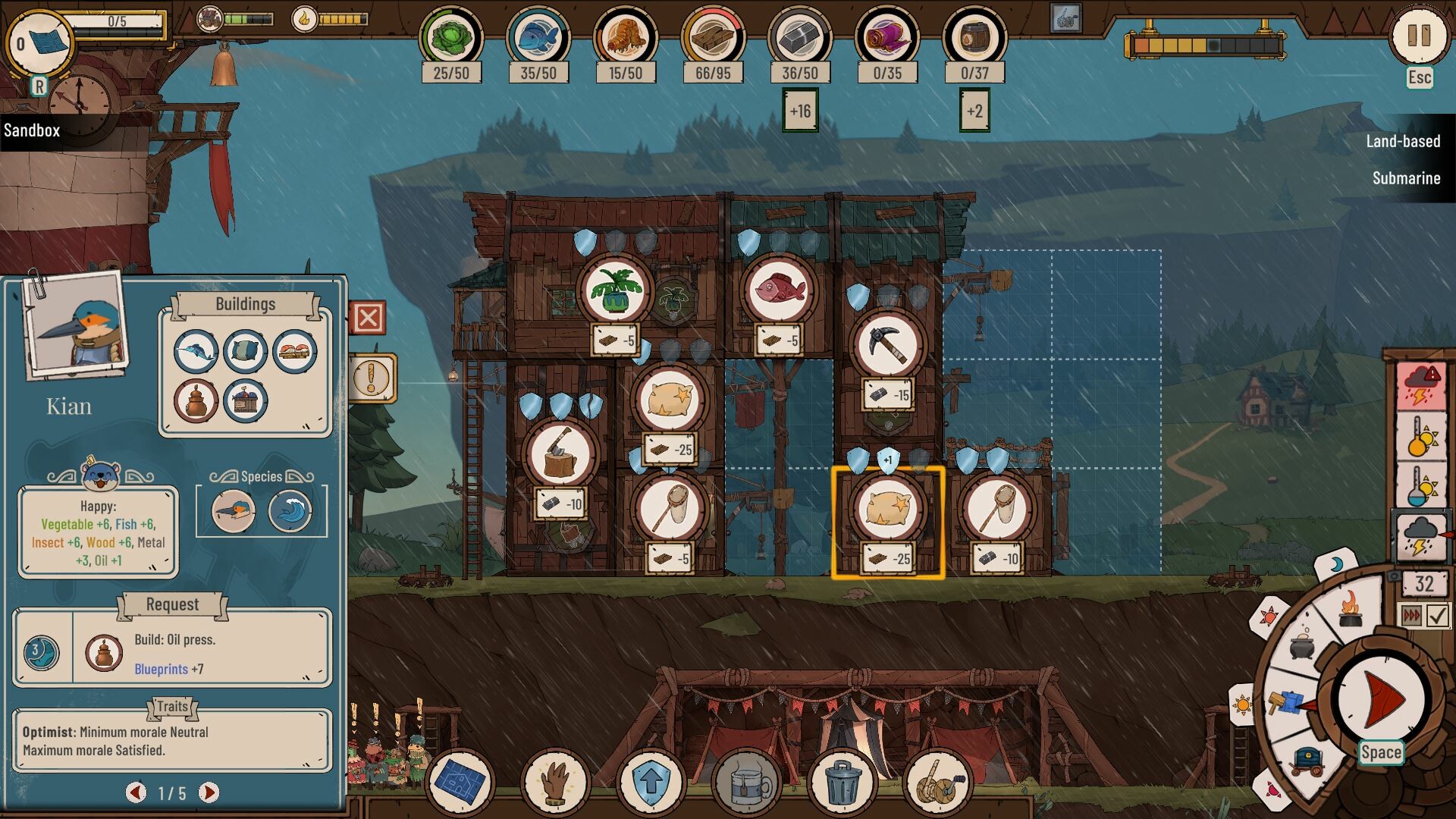This screenshot has height=819, width=1456.
Task: Open the exclamation alert button
Action: click(372, 377)
